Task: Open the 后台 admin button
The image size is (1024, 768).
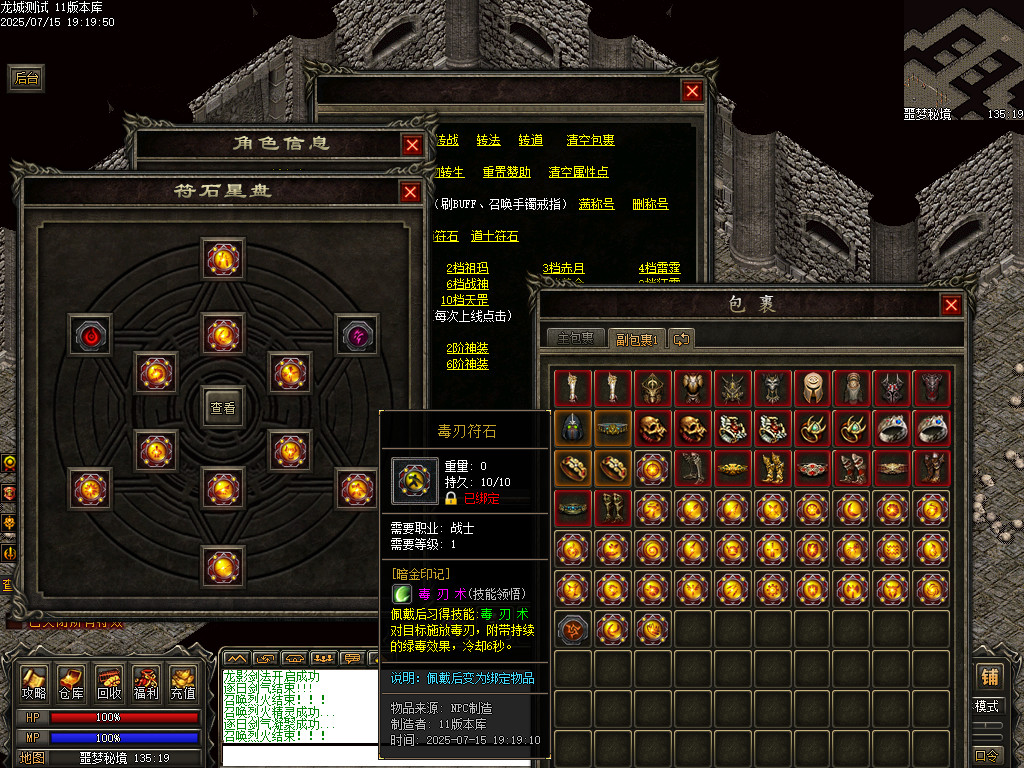Action: coord(27,78)
